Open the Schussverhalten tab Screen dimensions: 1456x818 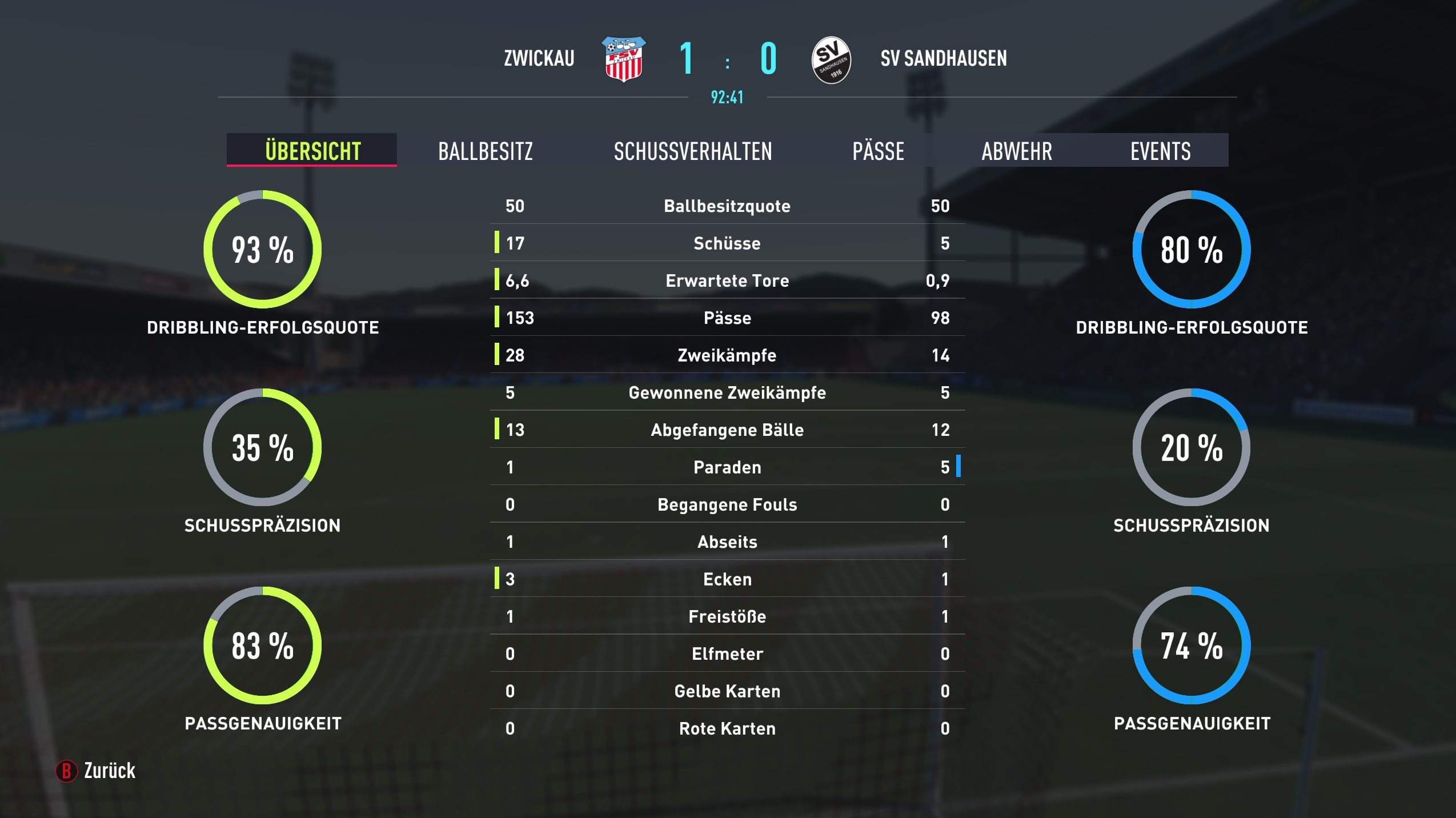(x=692, y=151)
